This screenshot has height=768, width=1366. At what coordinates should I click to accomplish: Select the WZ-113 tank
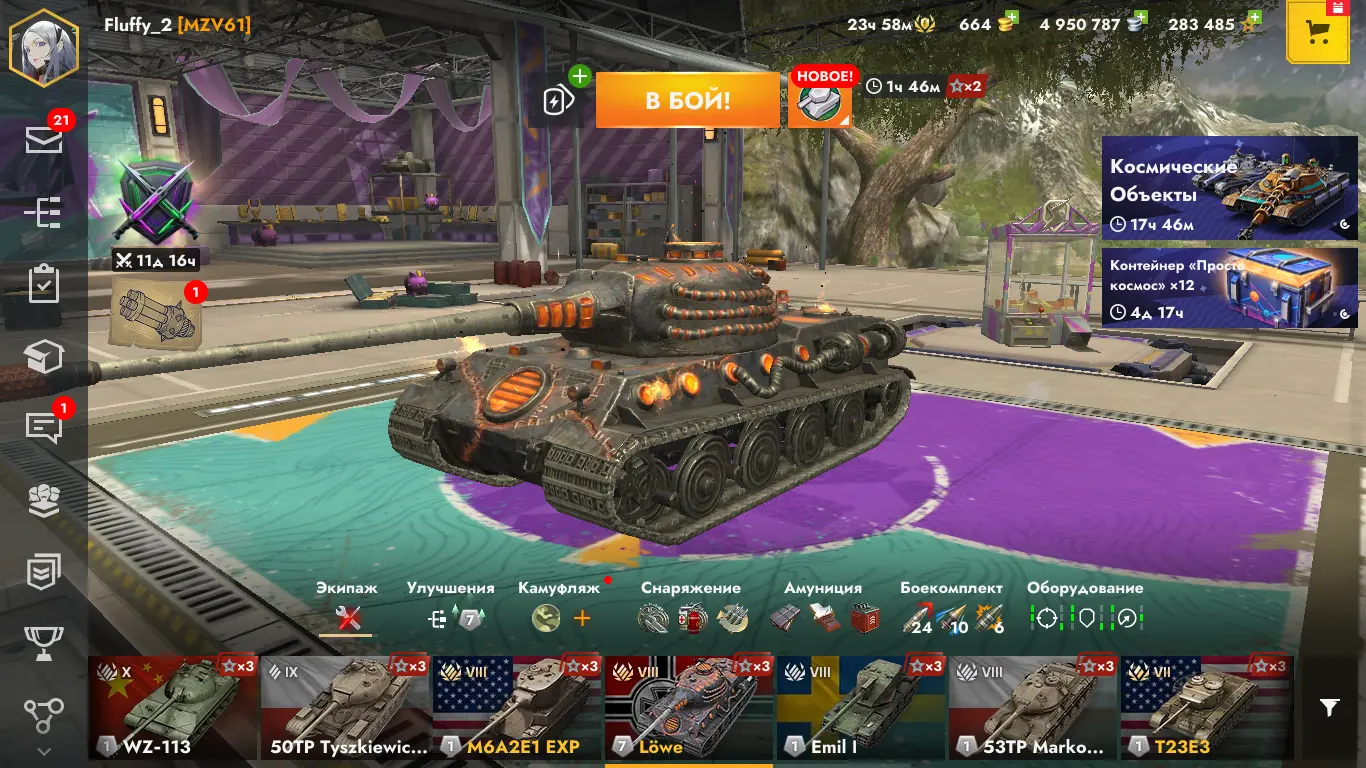(173, 707)
